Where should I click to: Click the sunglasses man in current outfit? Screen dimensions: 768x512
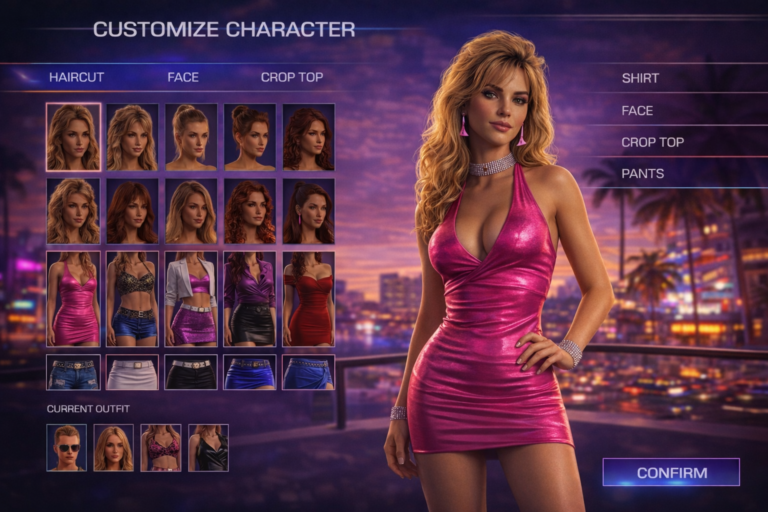tap(66, 448)
